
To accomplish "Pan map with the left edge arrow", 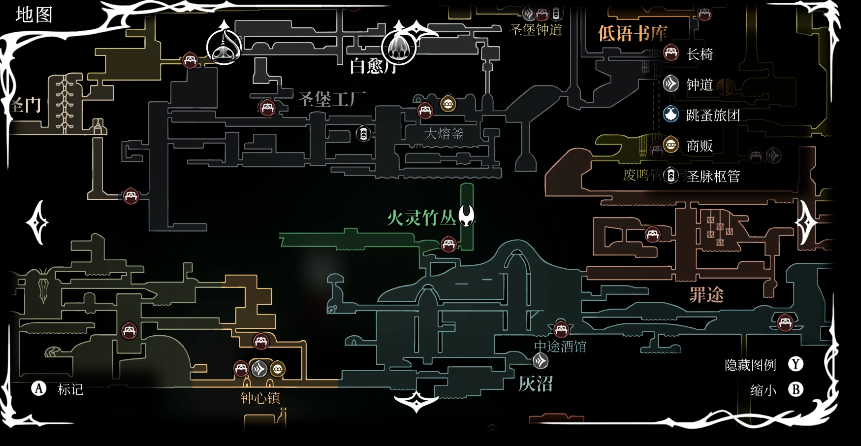I will [38, 222].
